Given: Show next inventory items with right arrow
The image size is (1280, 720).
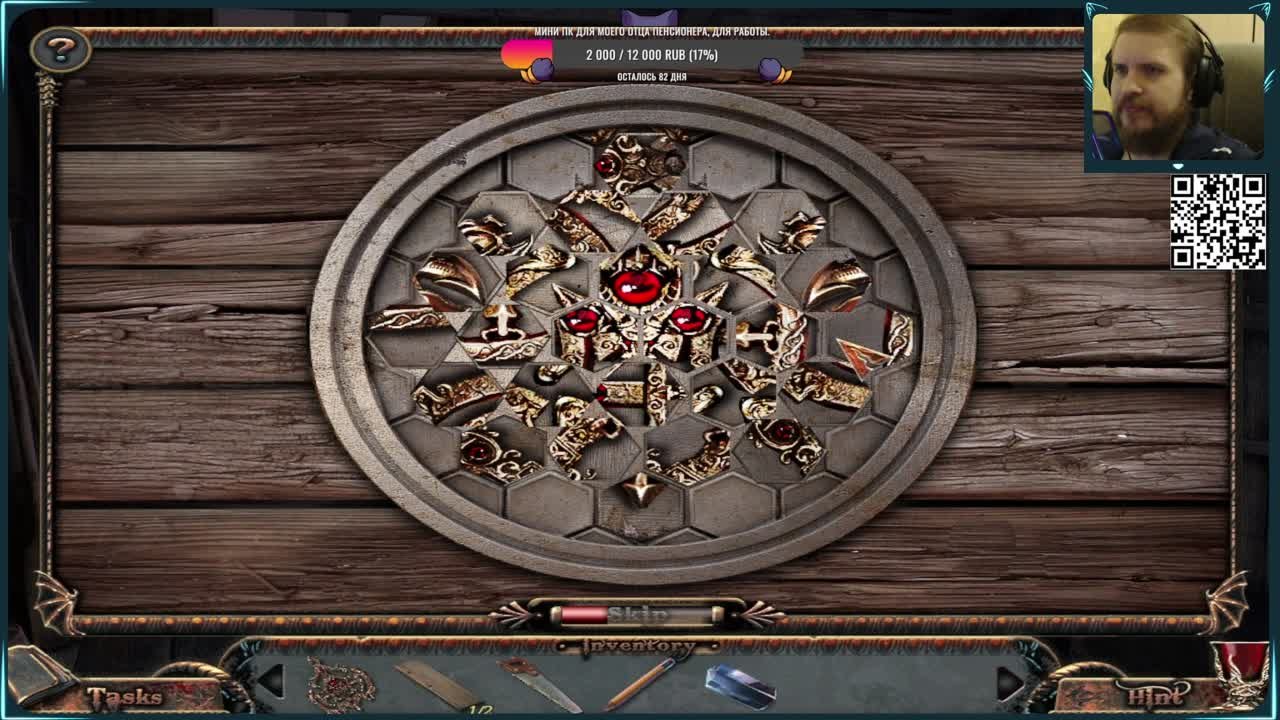Looking at the screenshot, I should pyautogui.click(x=1010, y=681).
